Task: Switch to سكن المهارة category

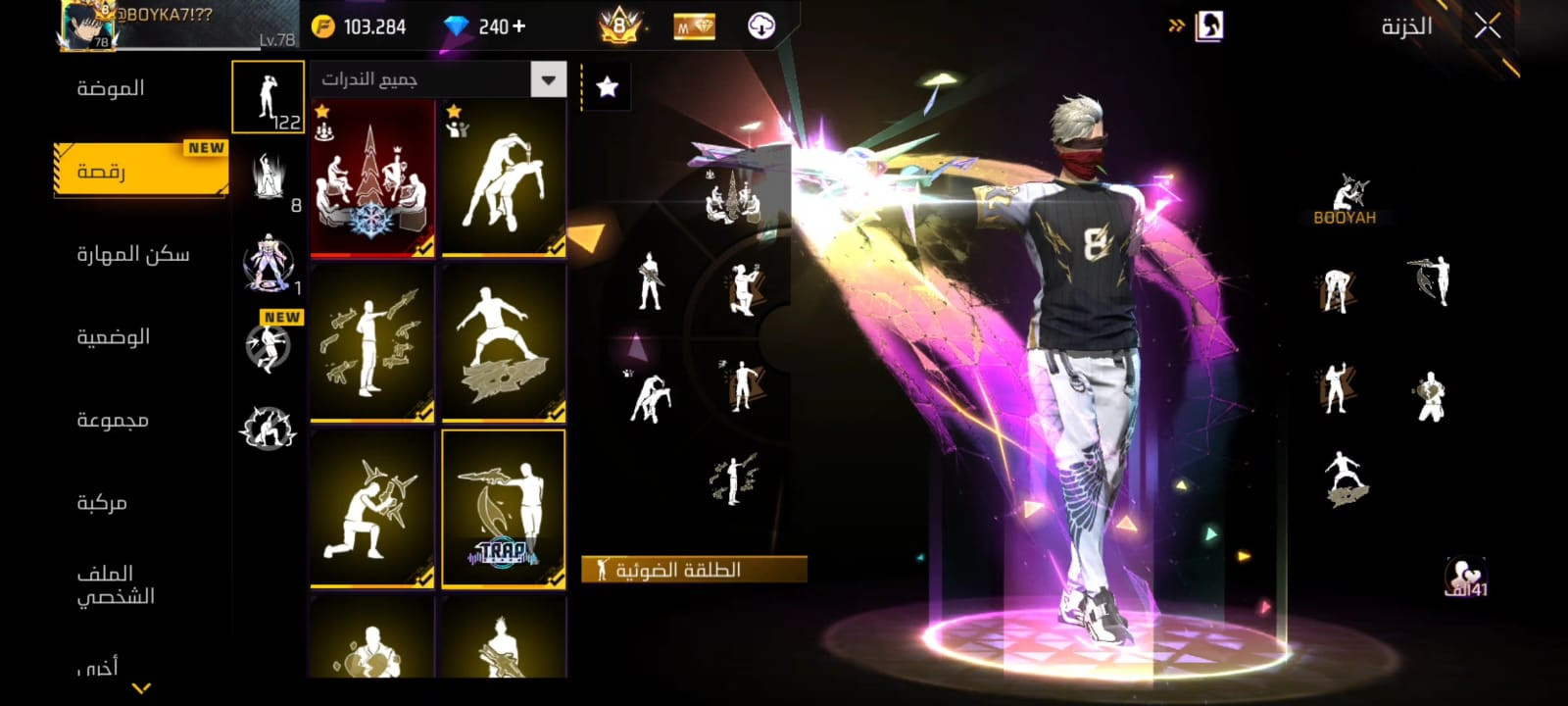Action: tap(132, 255)
